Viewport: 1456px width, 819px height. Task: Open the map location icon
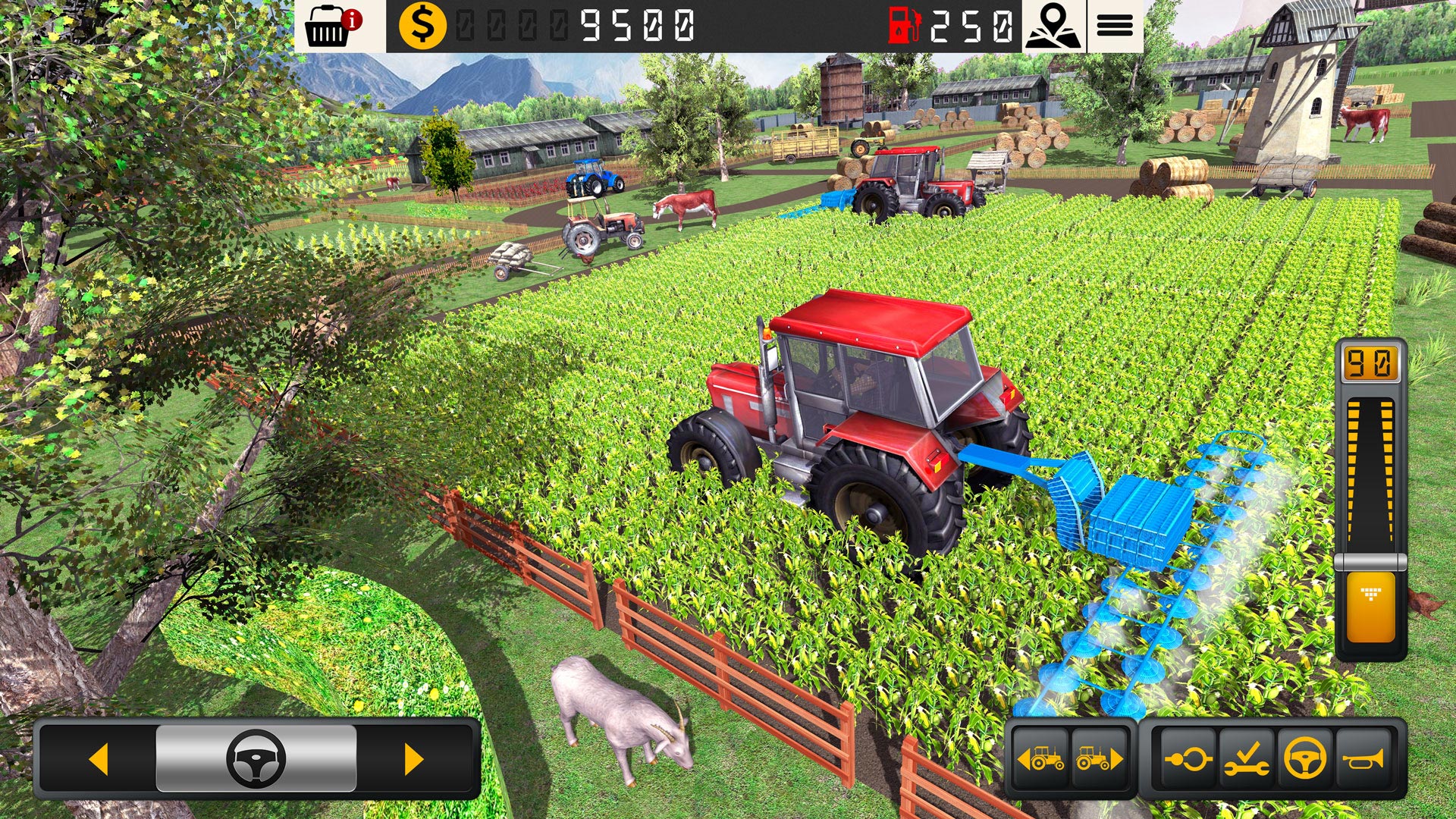[1056, 27]
